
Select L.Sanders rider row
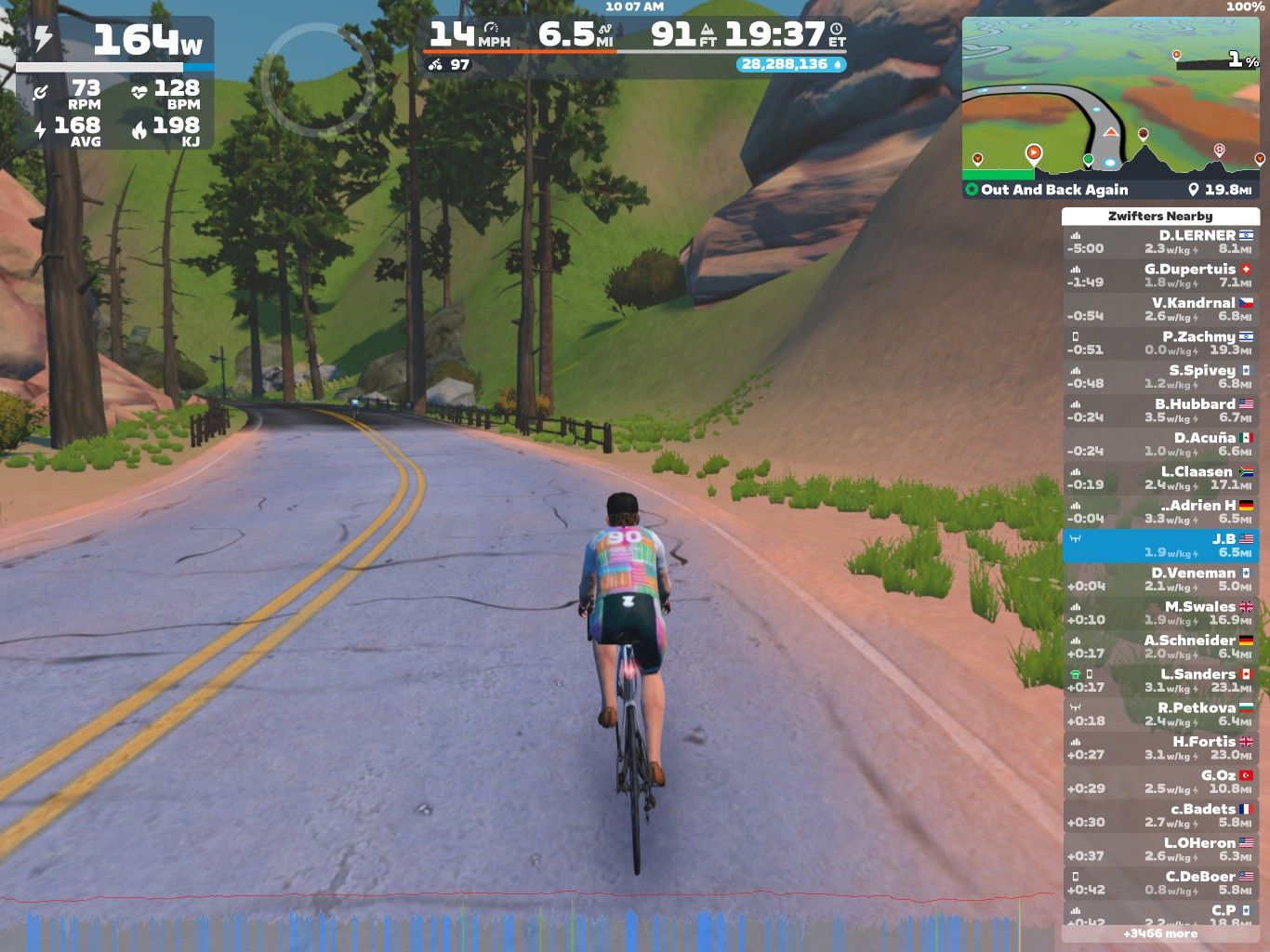[1159, 681]
